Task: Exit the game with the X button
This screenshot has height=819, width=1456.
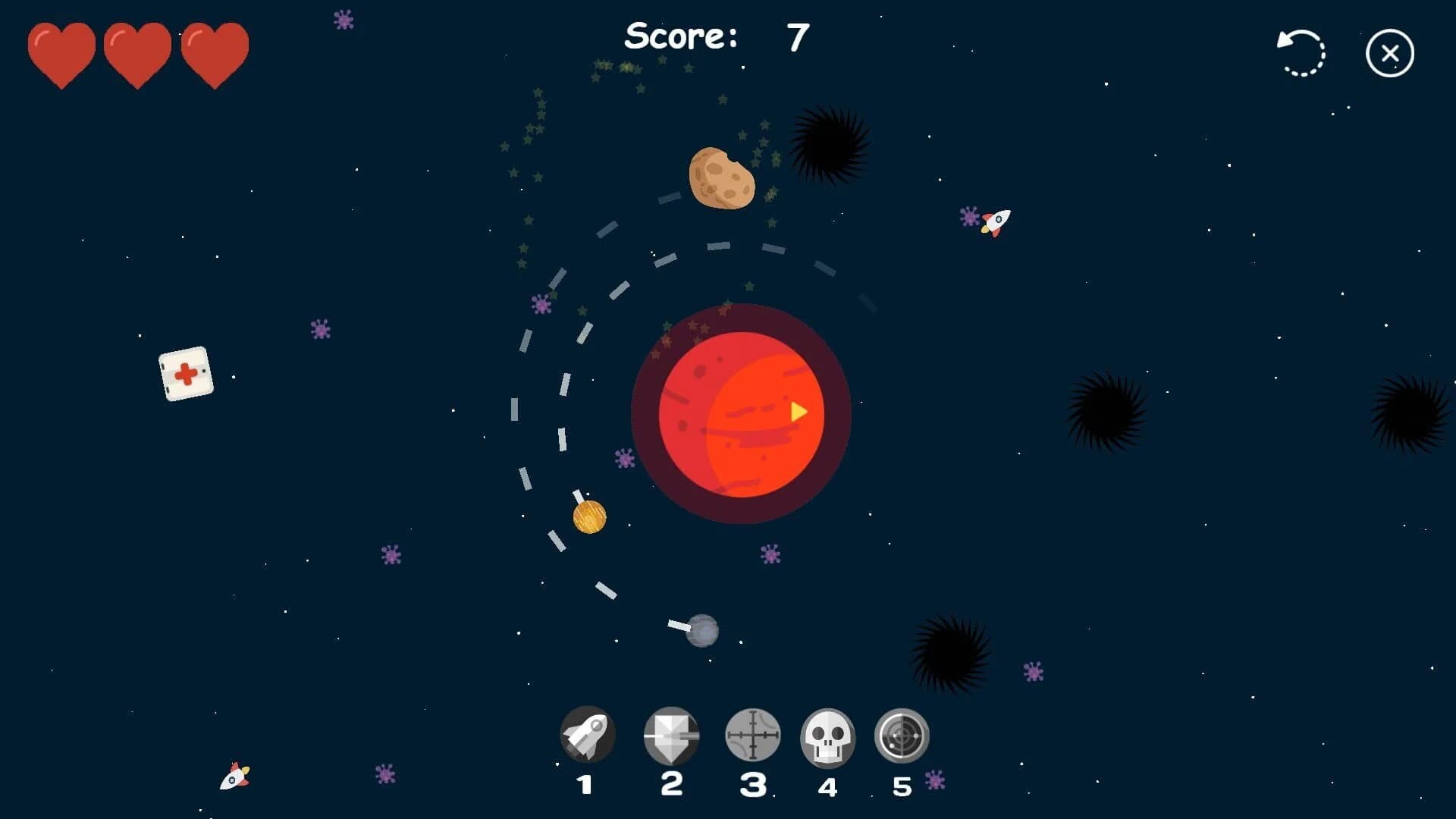Action: point(1389,52)
